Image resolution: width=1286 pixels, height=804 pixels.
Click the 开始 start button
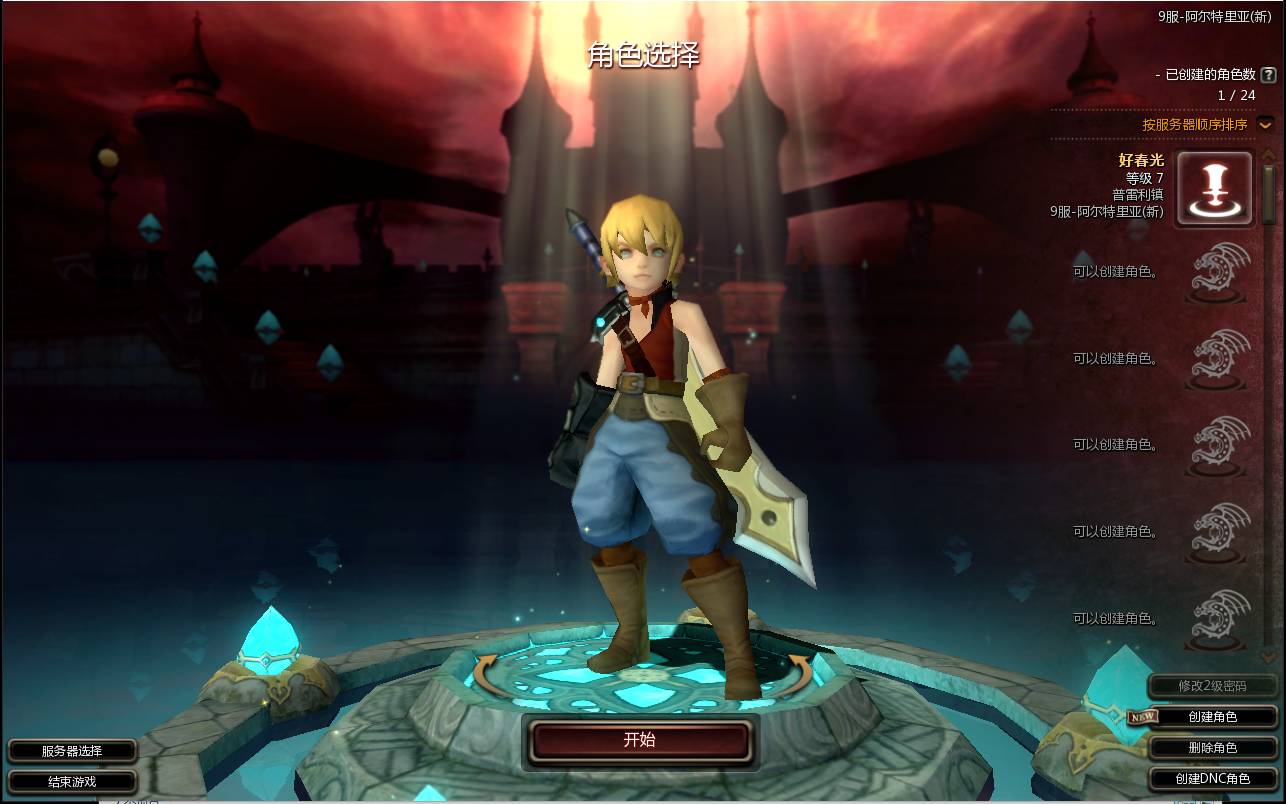click(639, 740)
